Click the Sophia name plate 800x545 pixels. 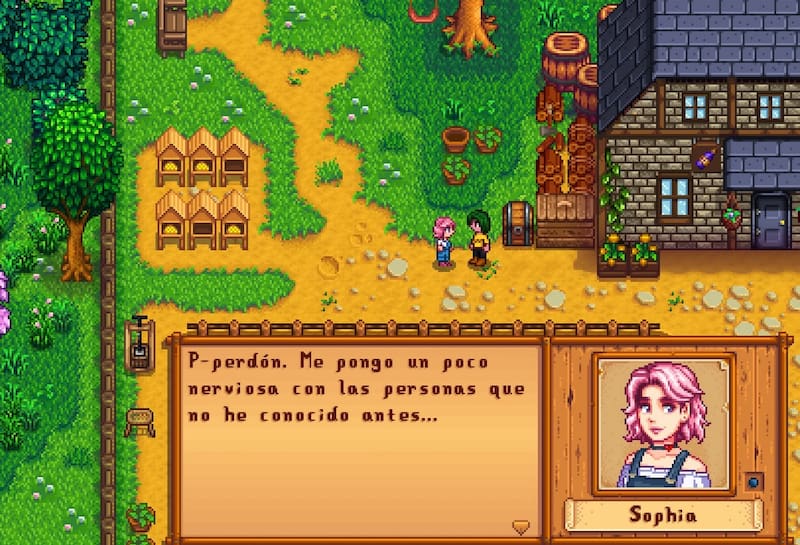pyautogui.click(x=662, y=516)
